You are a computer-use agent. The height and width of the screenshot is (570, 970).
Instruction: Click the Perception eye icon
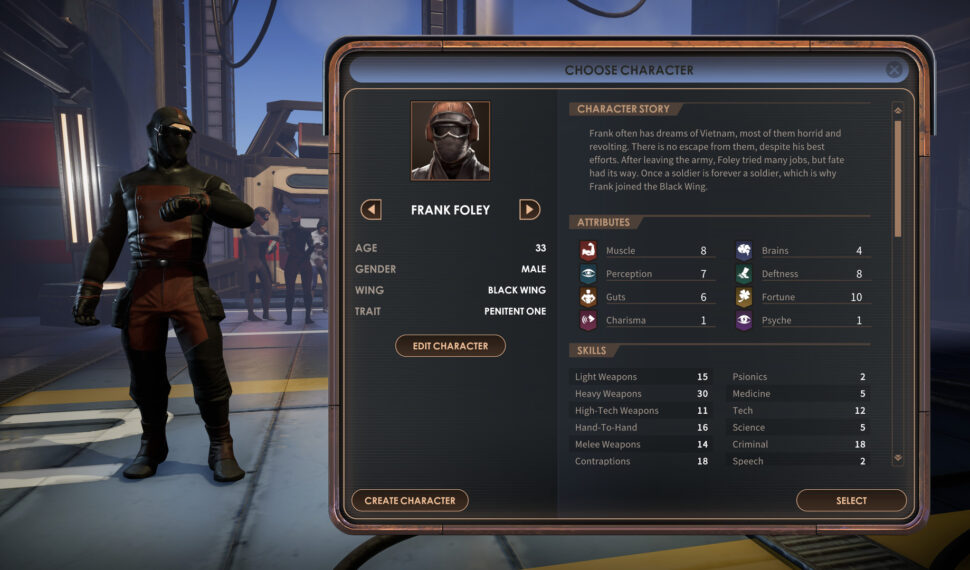(x=588, y=274)
